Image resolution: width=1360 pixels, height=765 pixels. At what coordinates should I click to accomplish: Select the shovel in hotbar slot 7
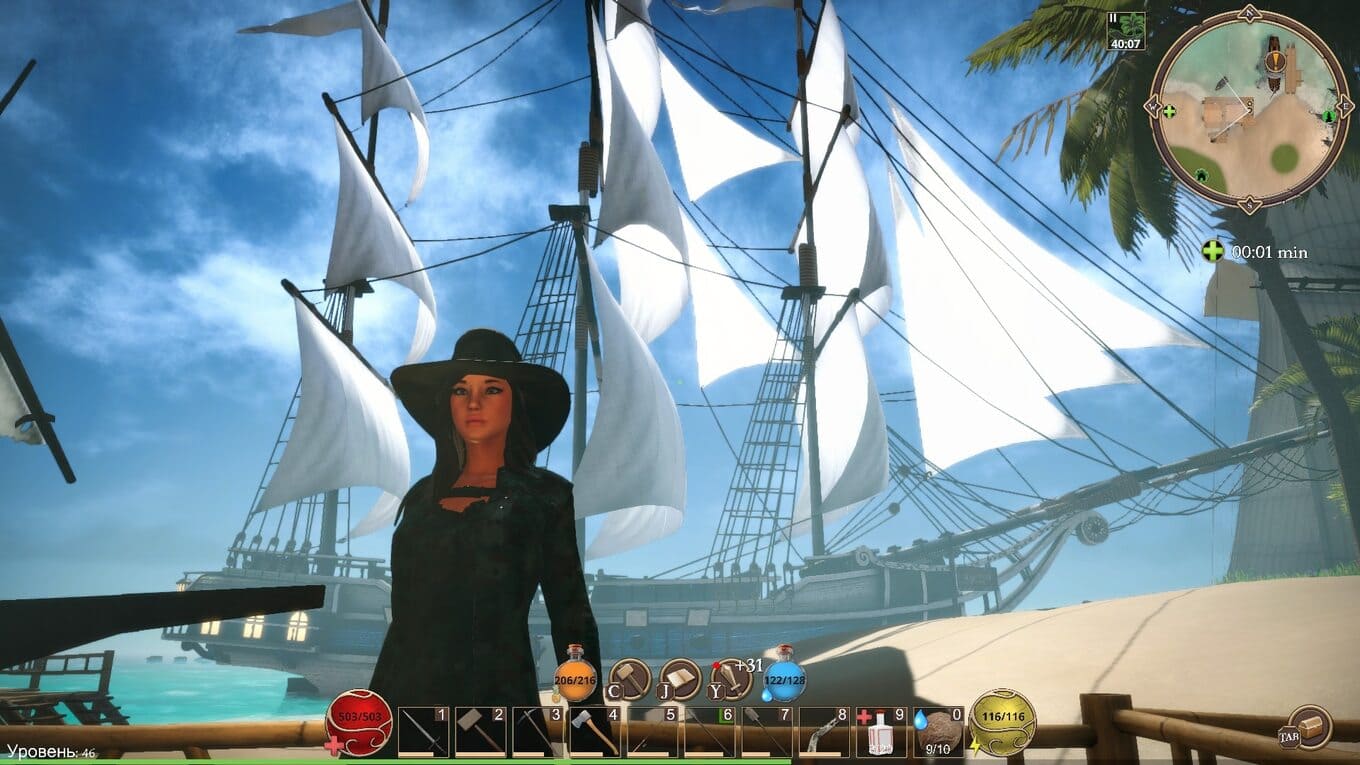767,732
